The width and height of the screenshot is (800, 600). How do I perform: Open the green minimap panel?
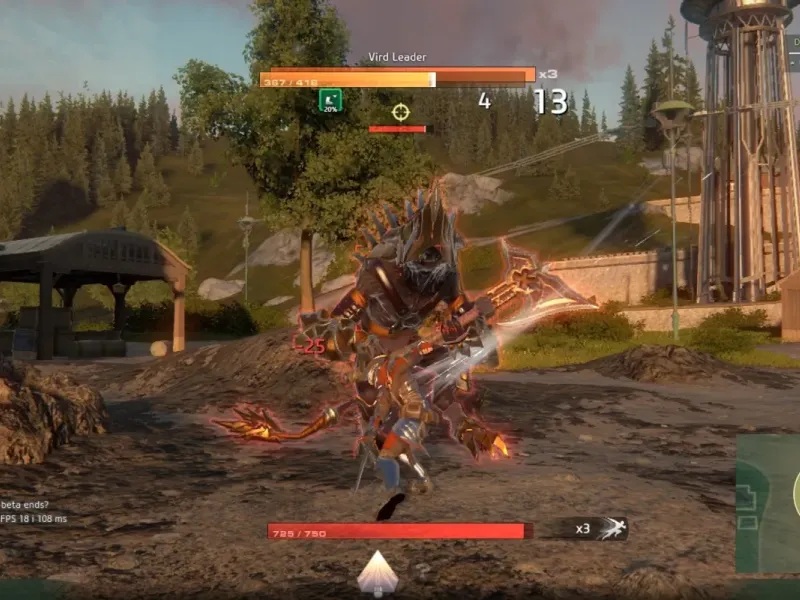point(769,505)
